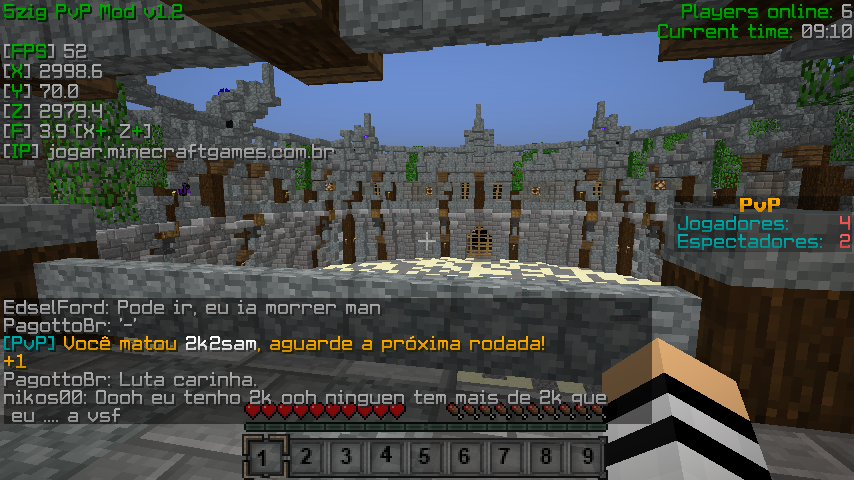Screen dimensions: 854x480
Task: Select the slot numbered 5
Action: (x=425, y=458)
